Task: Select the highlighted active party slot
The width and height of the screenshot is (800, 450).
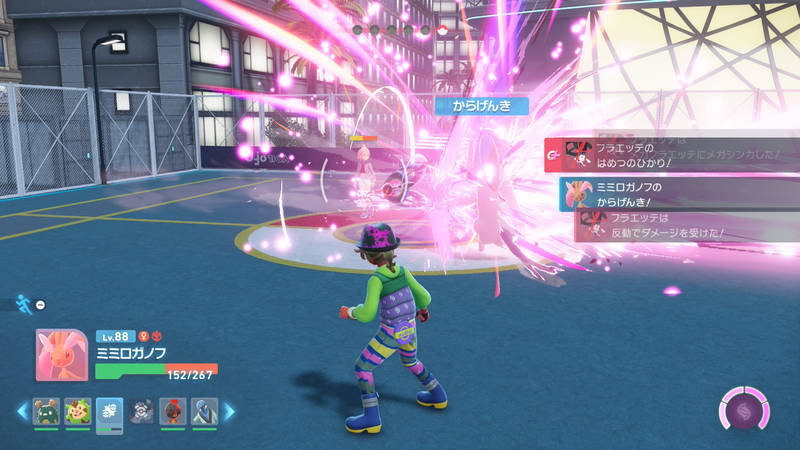Action: (x=109, y=412)
